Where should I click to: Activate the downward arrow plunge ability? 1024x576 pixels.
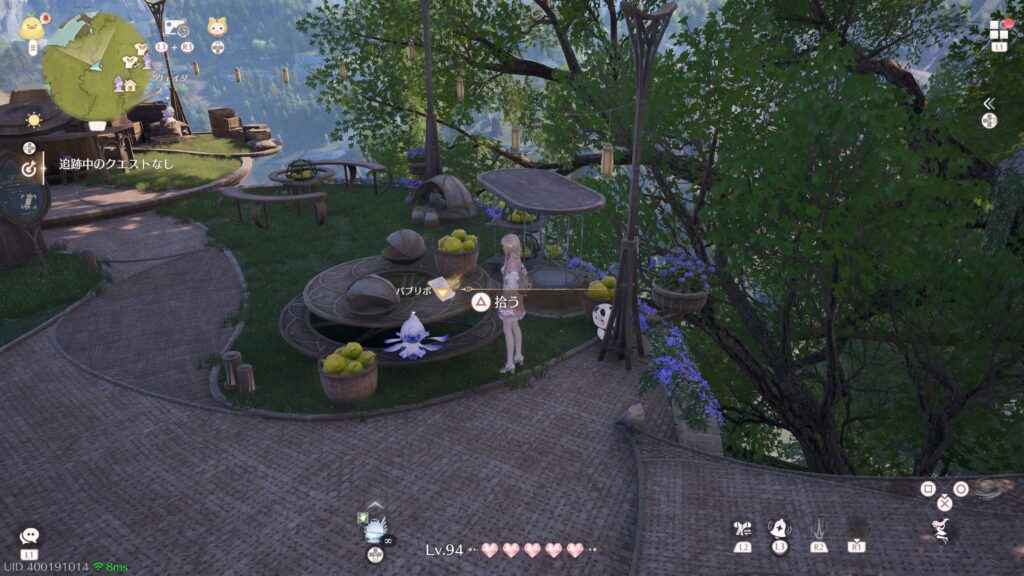[819, 527]
